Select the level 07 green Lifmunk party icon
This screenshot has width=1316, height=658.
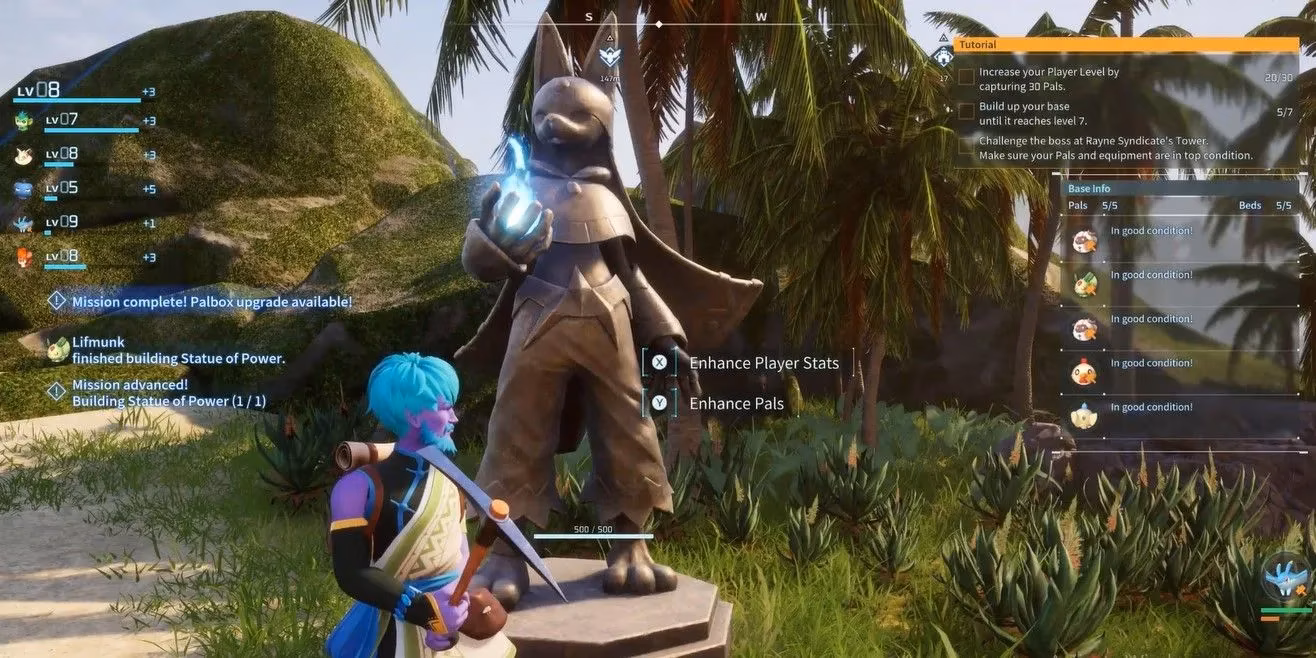24,121
